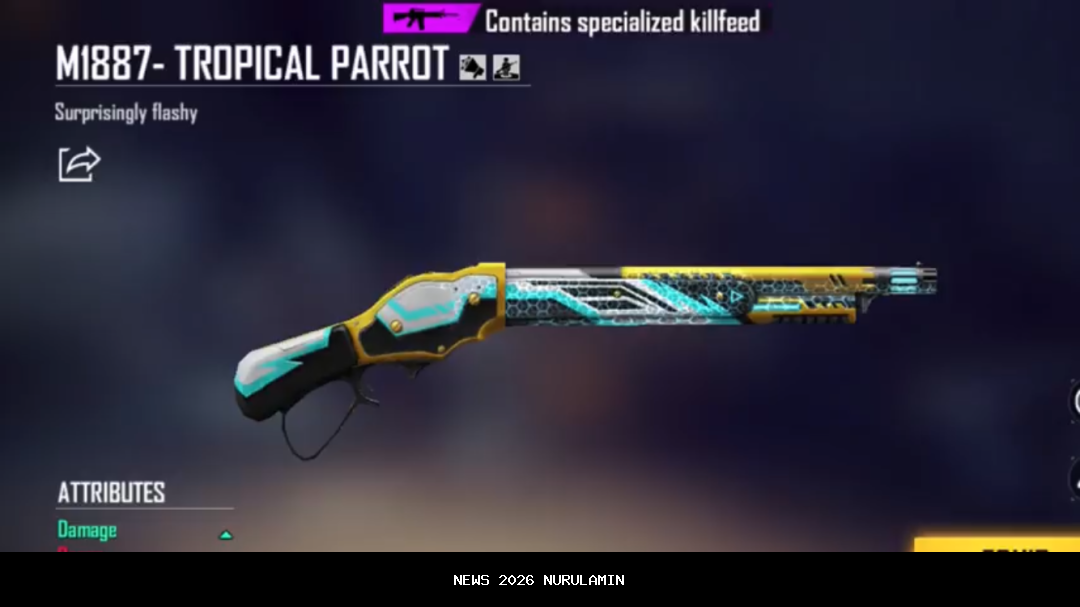Tap the DJ emote icon beside the title
This screenshot has width=1080, height=607.
pyautogui.click(x=506, y=67)
